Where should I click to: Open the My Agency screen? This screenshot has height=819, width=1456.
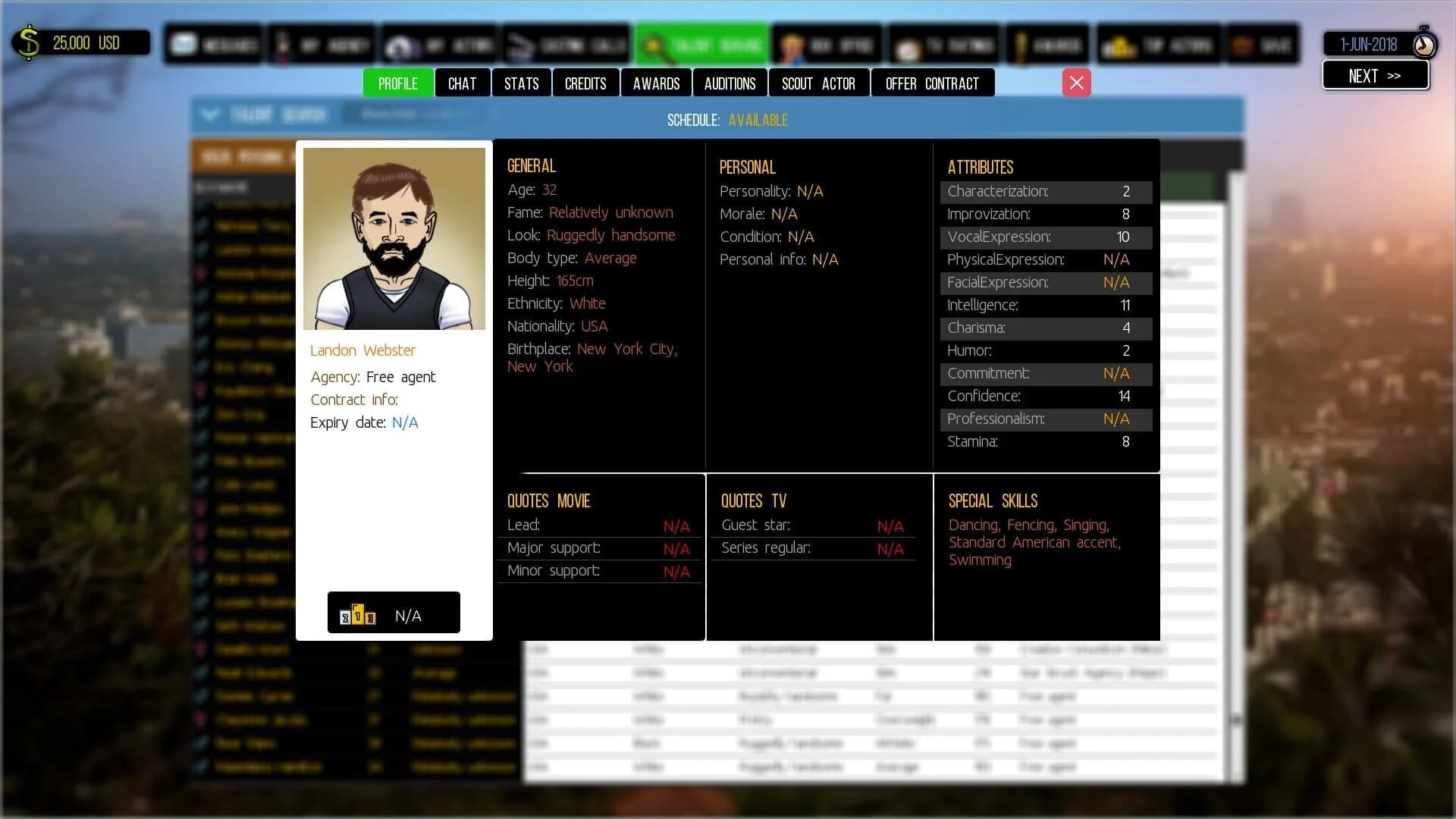(322, 44)
